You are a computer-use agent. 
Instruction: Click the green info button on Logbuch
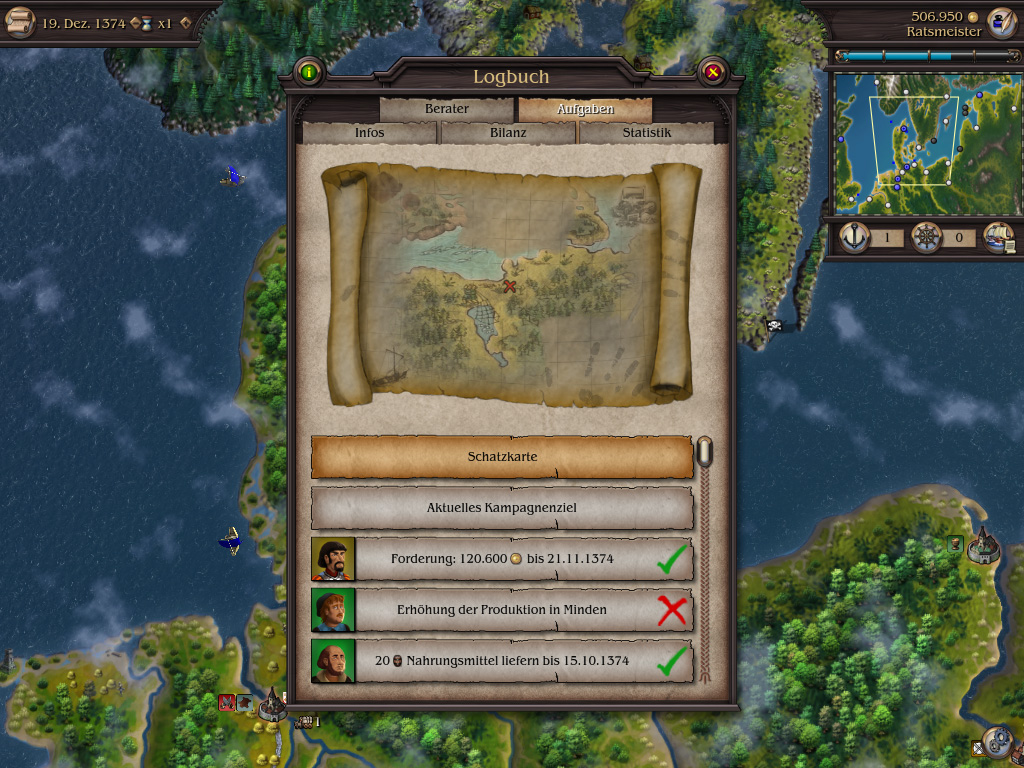coord(309,72)
